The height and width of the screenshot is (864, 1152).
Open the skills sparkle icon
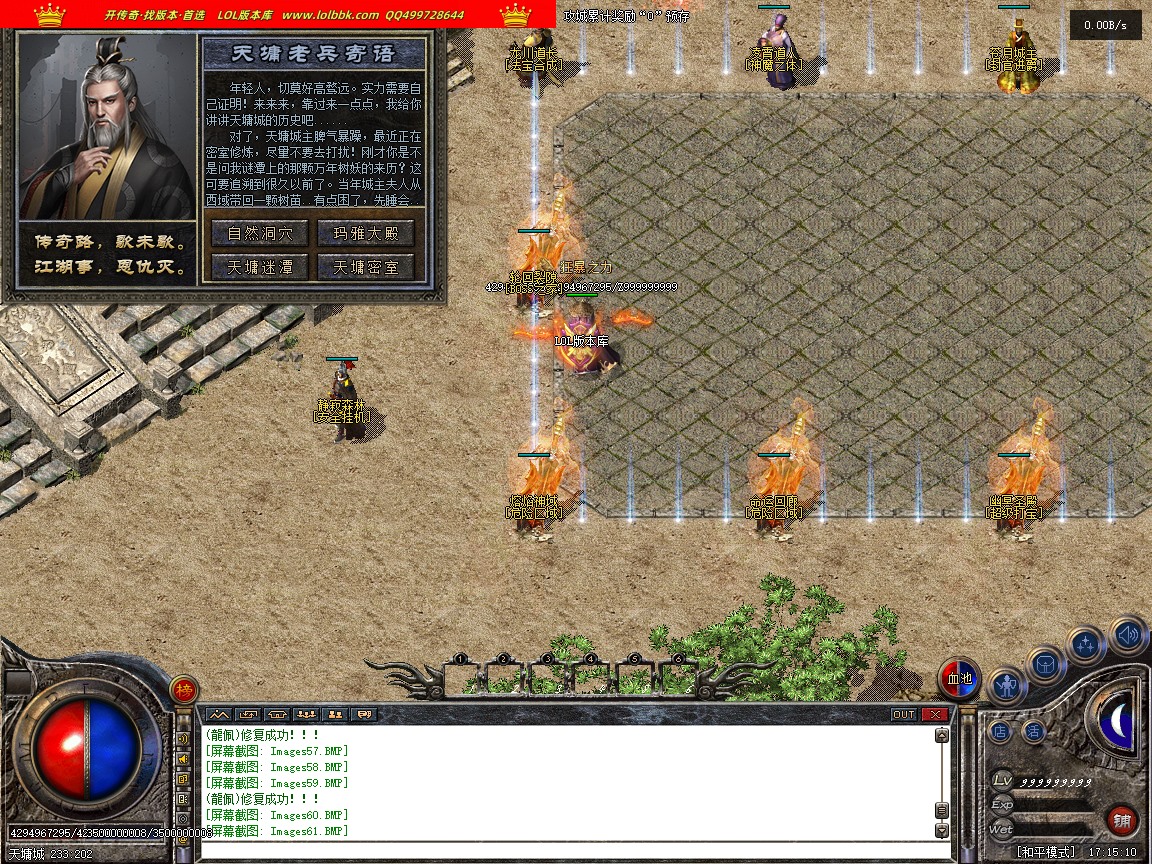coord(1086,645)
